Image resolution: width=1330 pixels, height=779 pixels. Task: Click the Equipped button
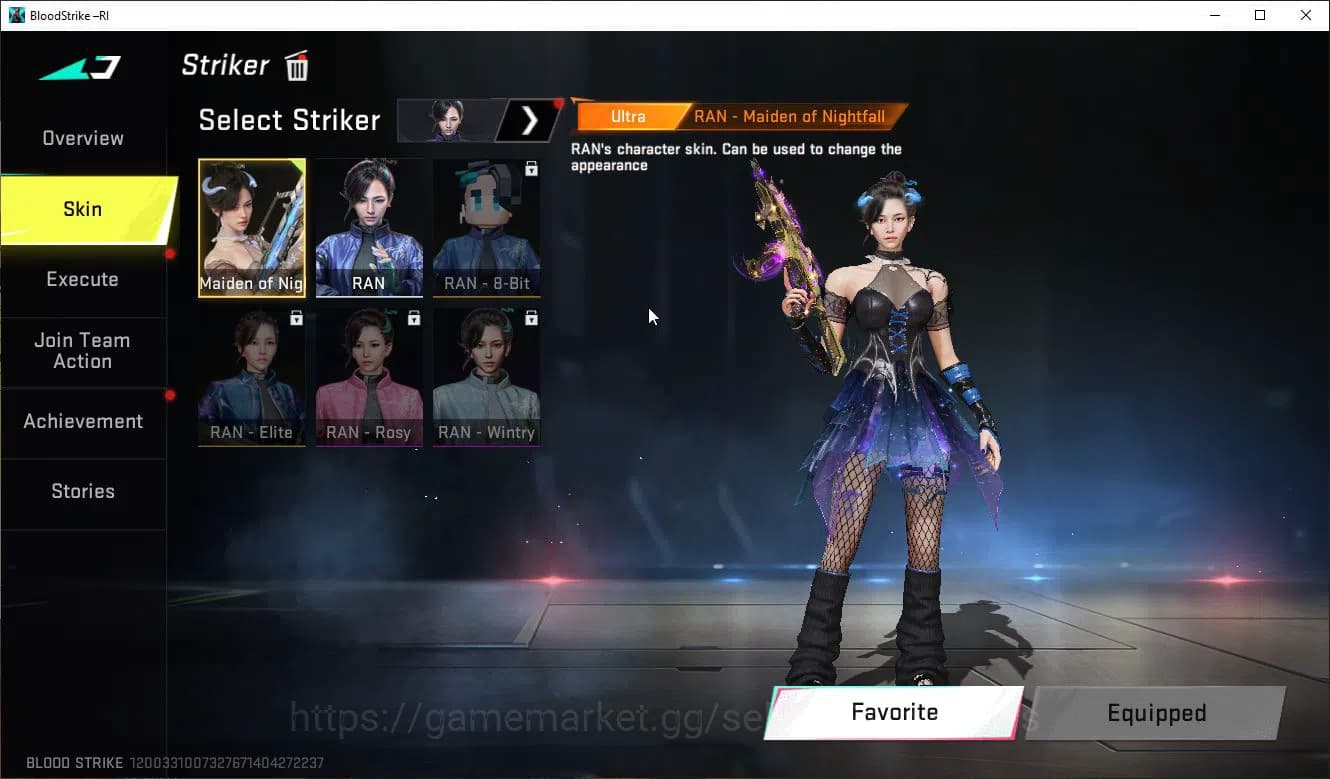click(1156, 712)
